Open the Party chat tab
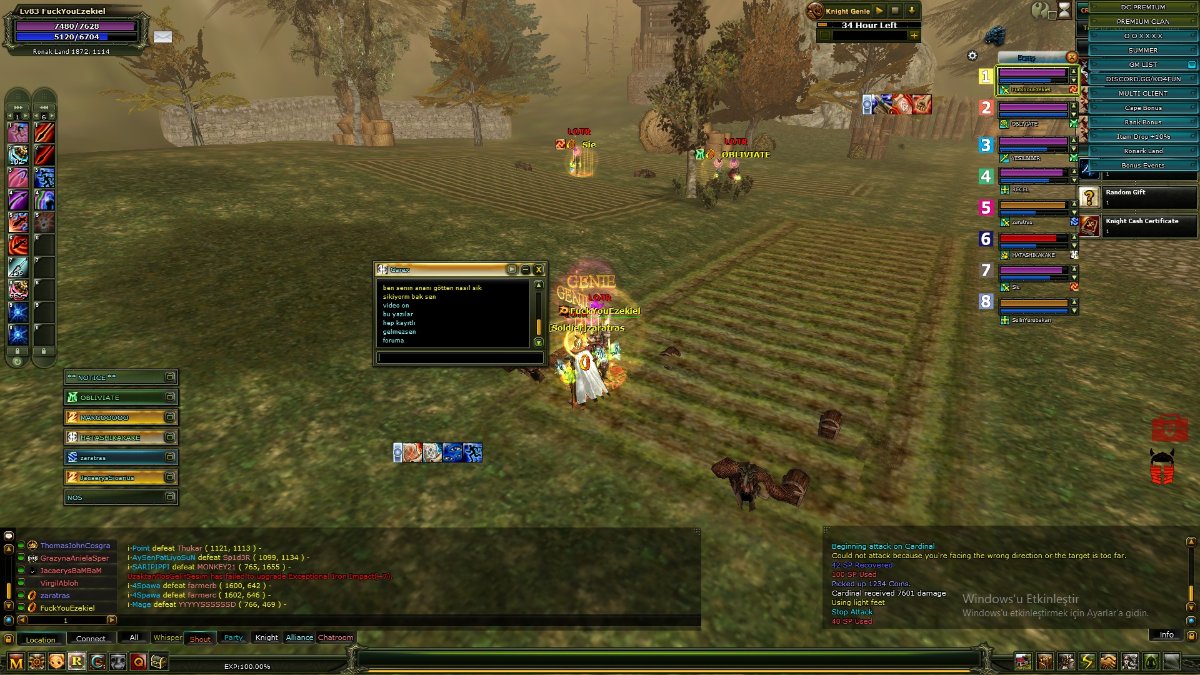Image resolution: width=1200 pixels, height=675 pixels. pyautogui.click(x=233, y=637)
